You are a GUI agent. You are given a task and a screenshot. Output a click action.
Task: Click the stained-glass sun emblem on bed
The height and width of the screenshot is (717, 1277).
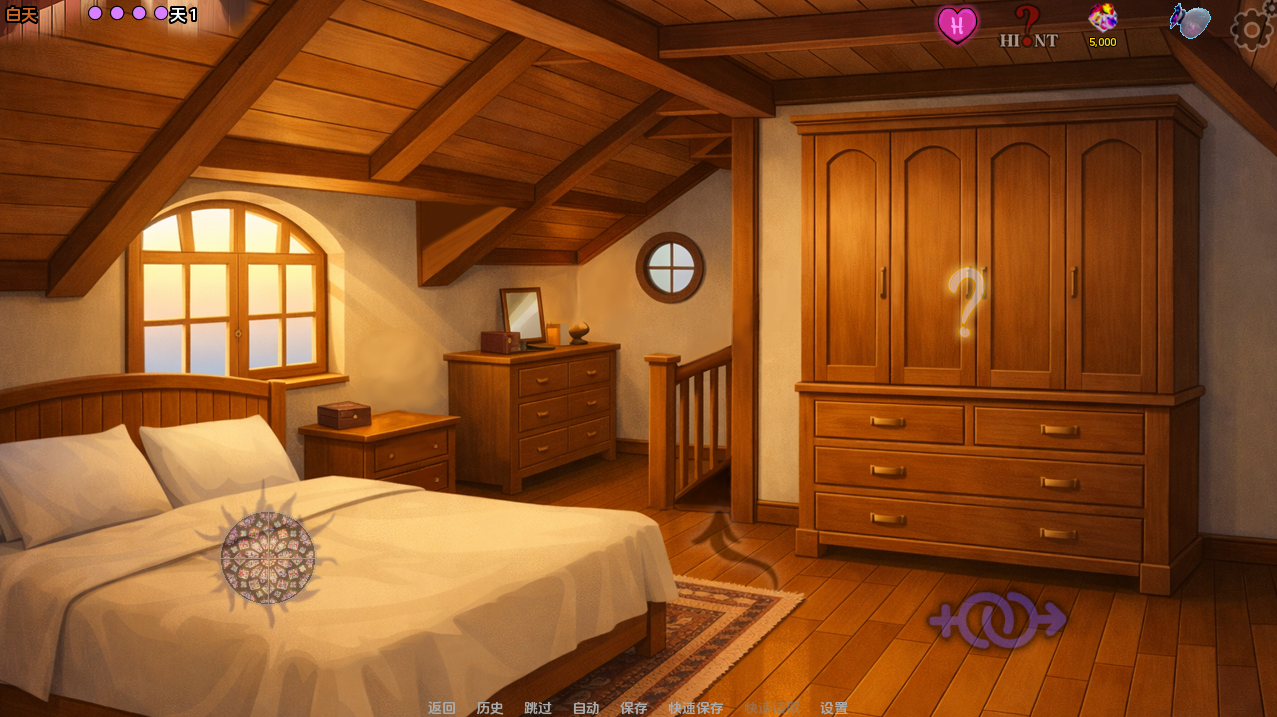[x=268, y=557]
